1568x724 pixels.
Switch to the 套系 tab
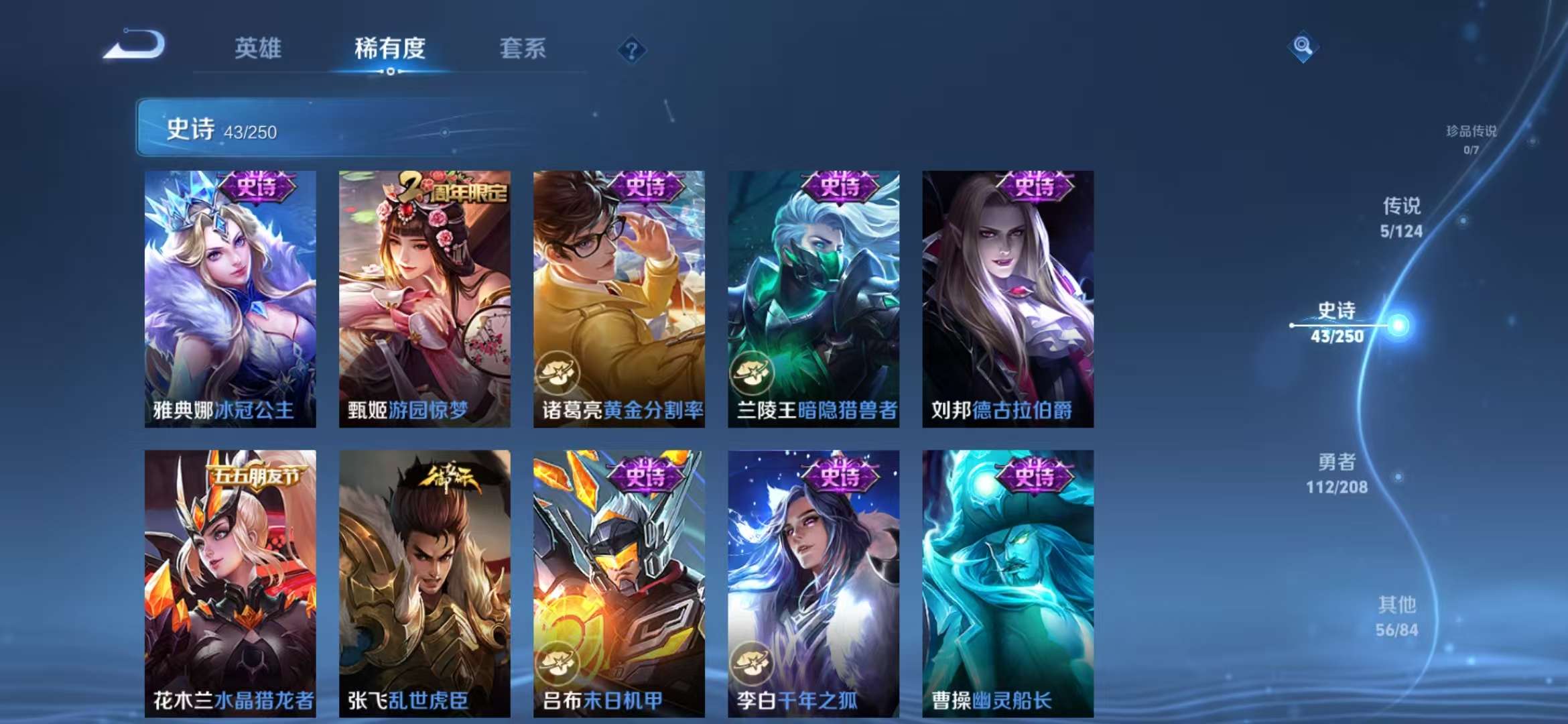[x=523, y=48]
